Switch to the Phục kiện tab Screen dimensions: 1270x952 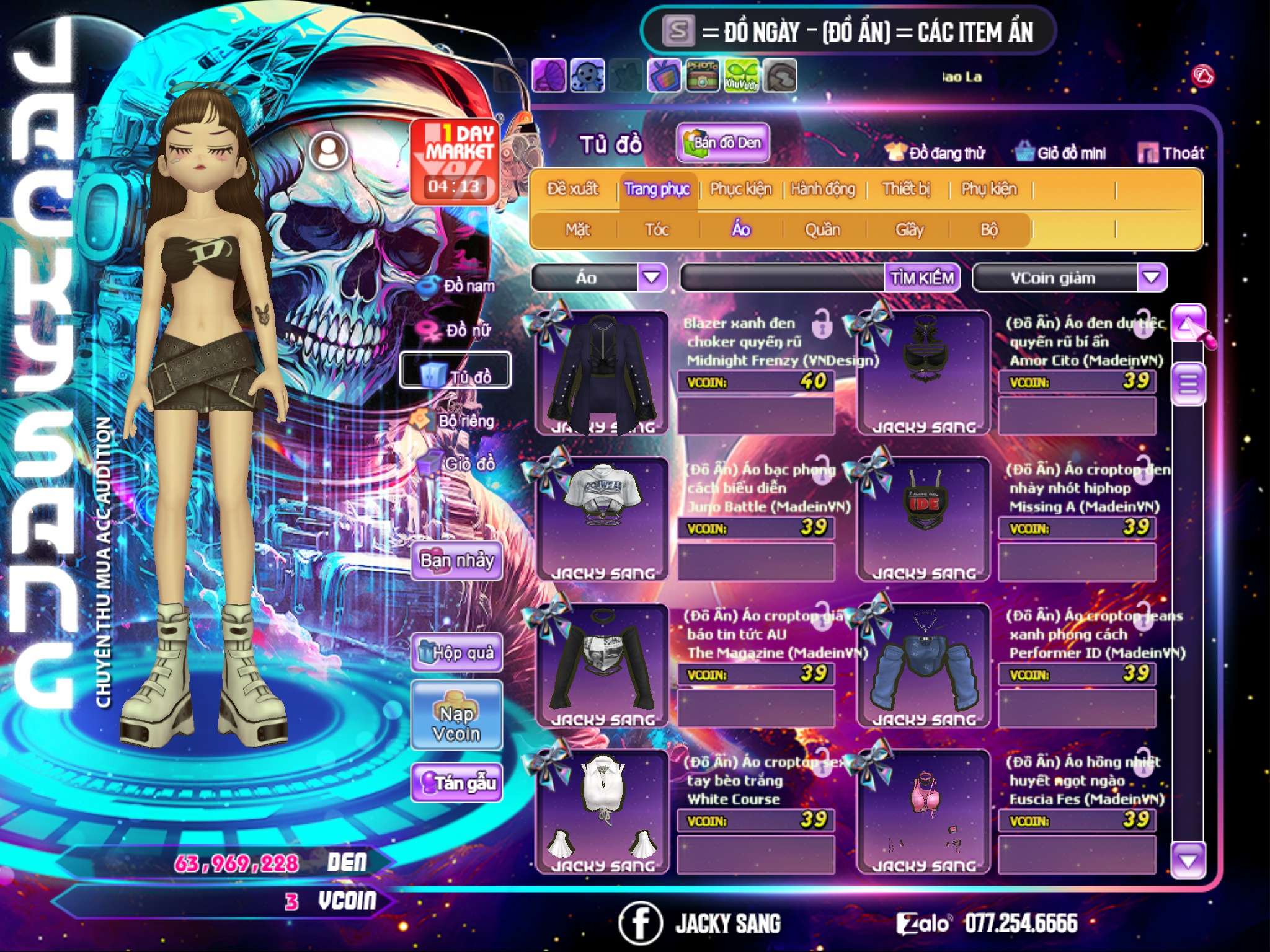pyautogui.click(x=740, y=189)
